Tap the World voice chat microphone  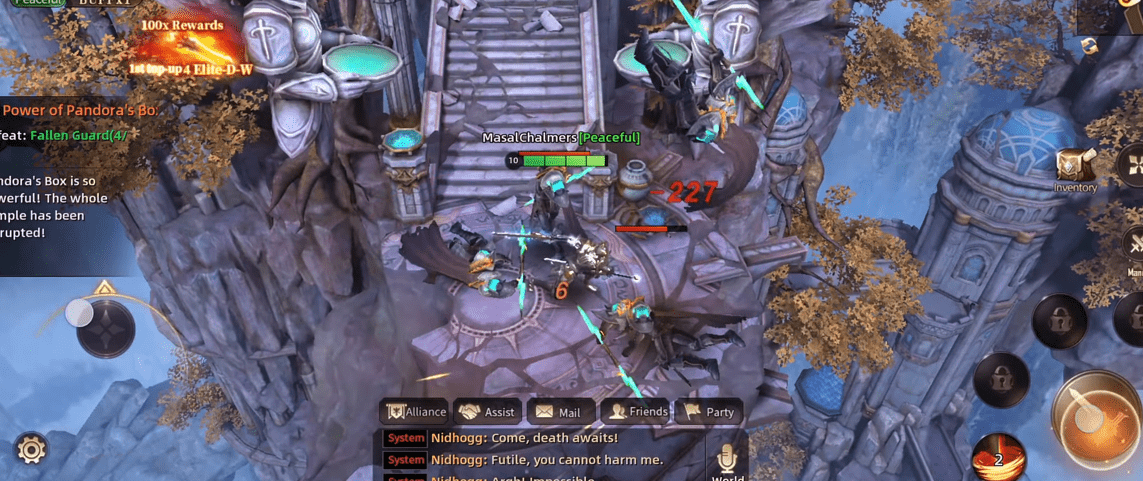click(x=727, y=459)
